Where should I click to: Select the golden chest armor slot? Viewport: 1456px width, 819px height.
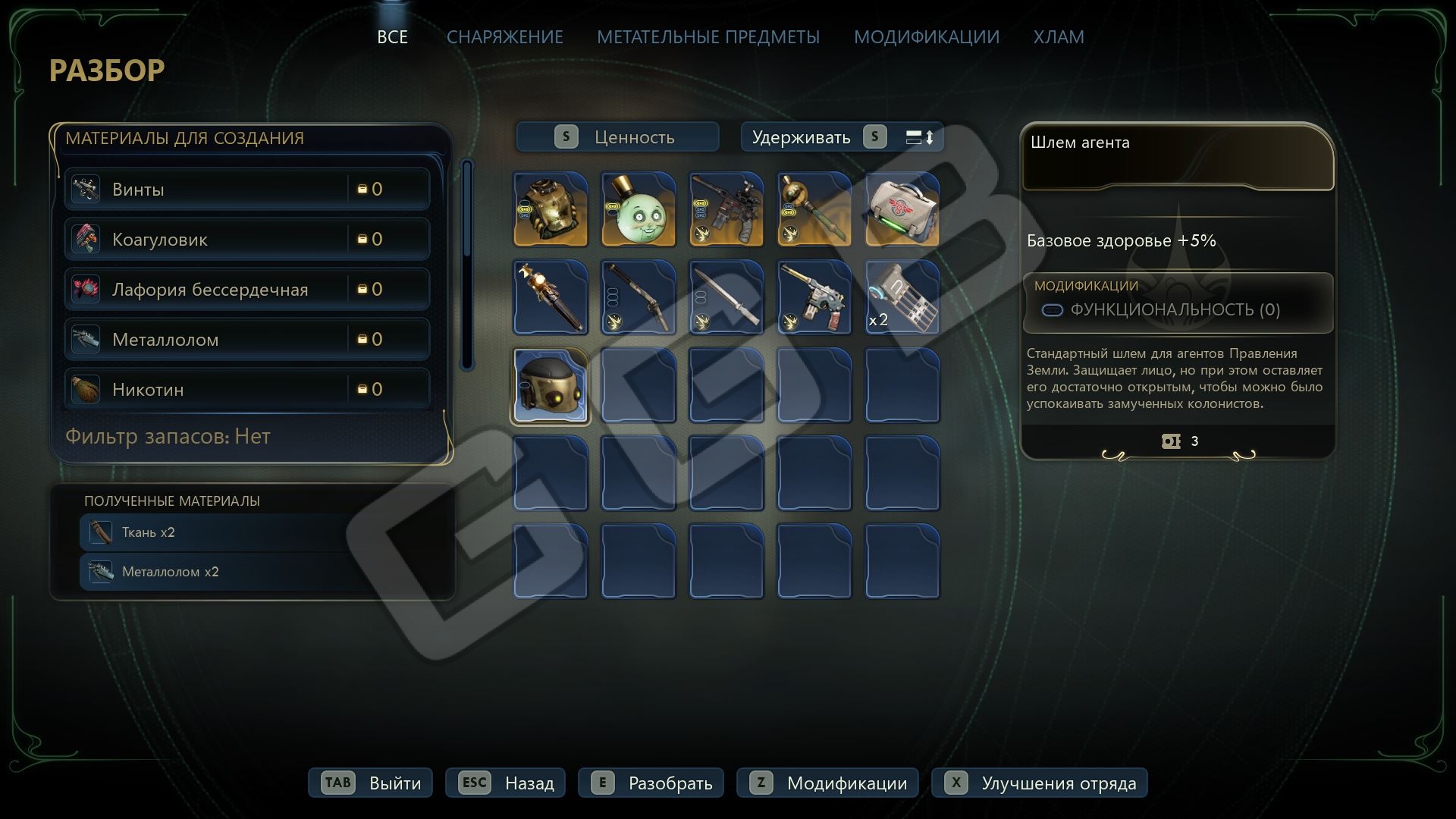tap(551, 209)
